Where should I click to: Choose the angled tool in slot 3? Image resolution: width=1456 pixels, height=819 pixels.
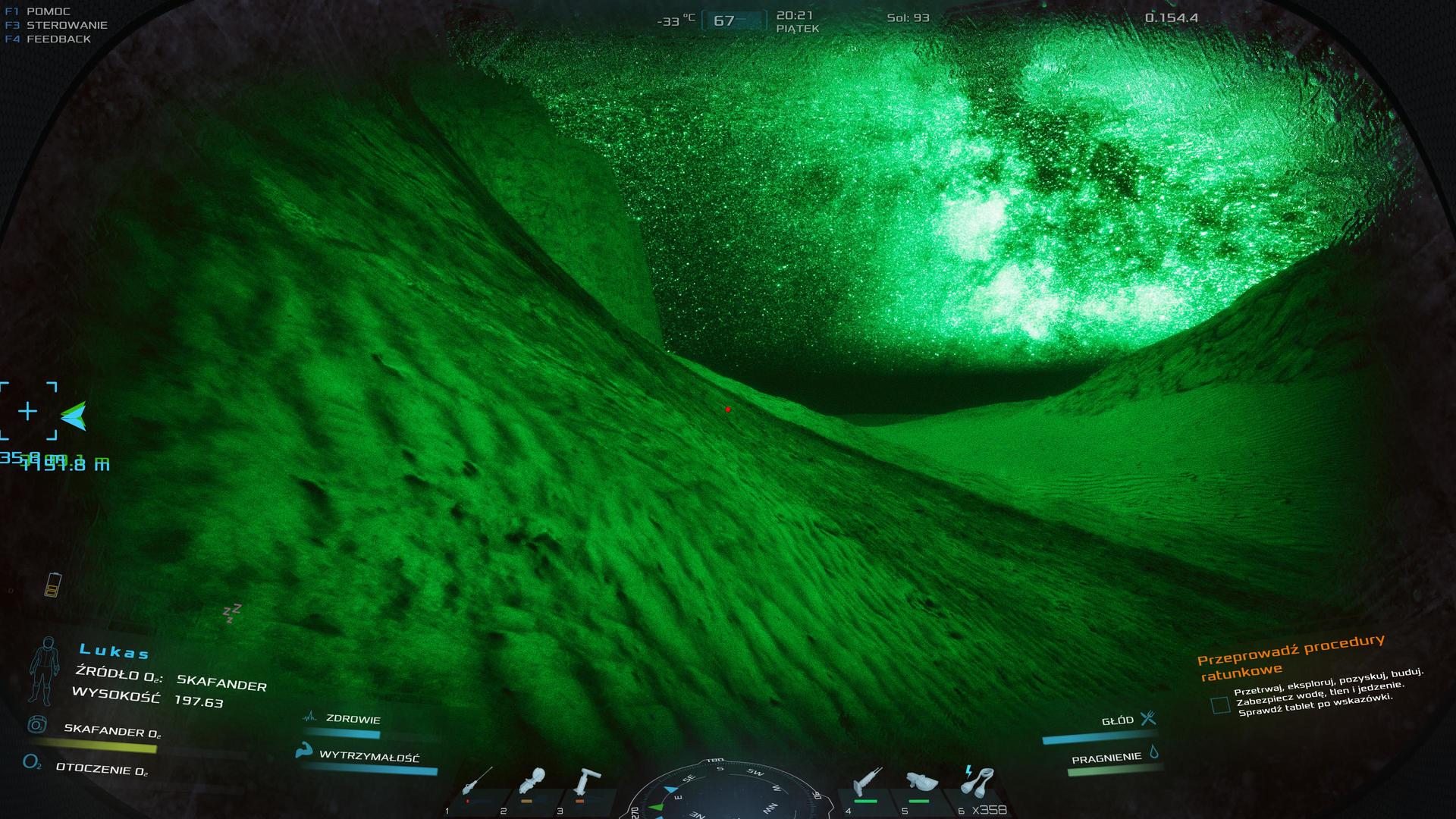pos(587,781)
